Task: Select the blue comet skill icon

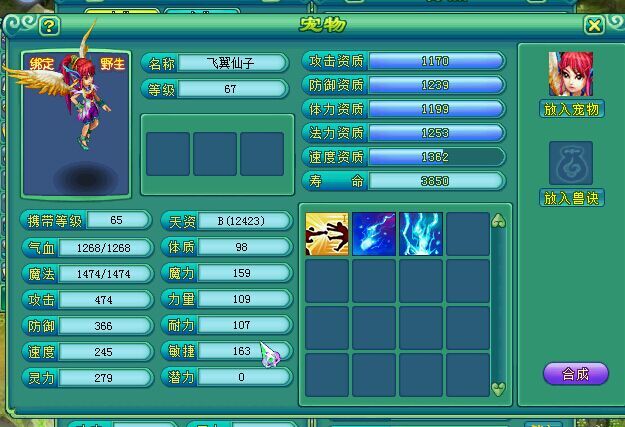Action: [374, 234]
